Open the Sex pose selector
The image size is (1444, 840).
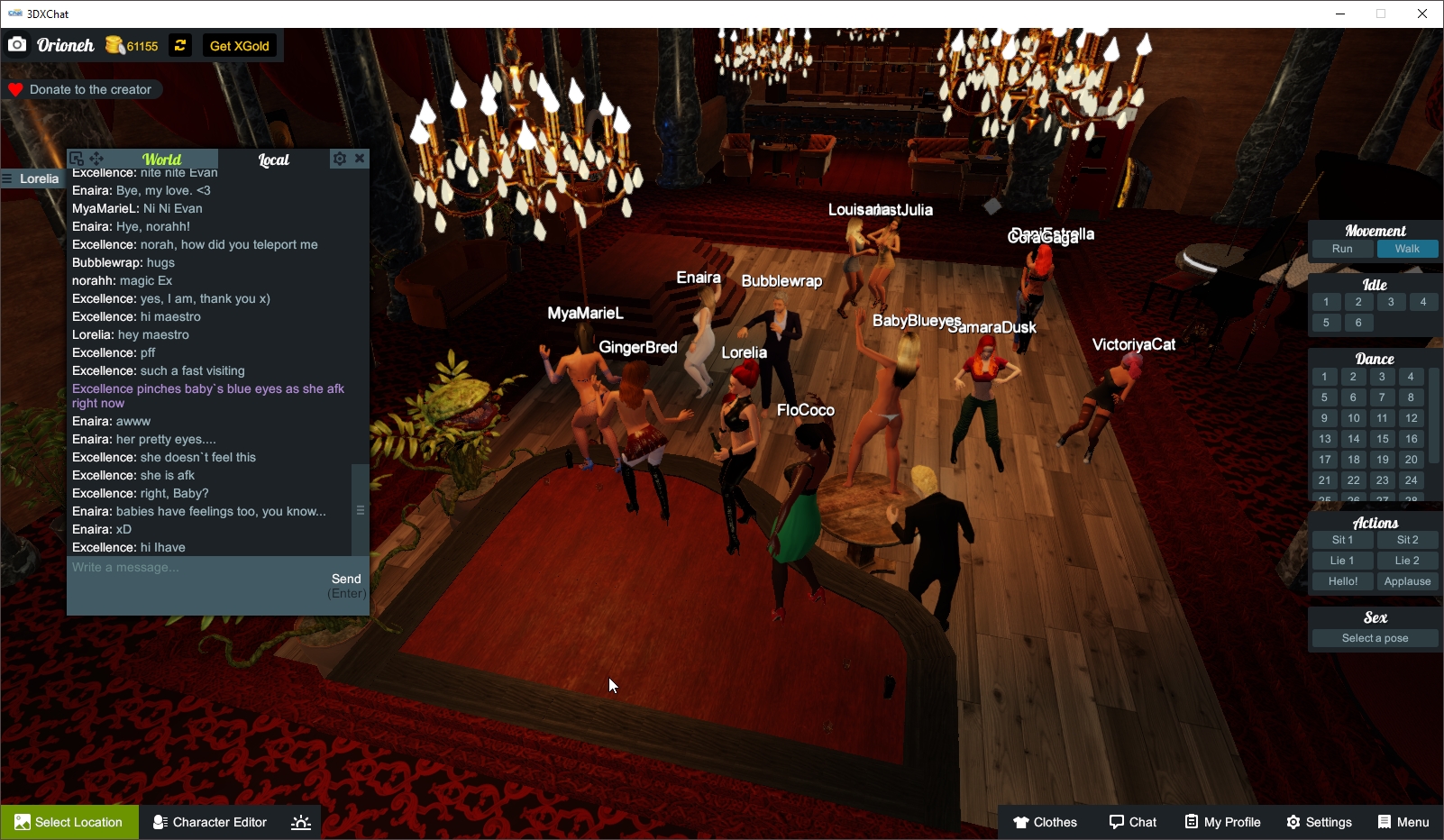coord(1373,637)
